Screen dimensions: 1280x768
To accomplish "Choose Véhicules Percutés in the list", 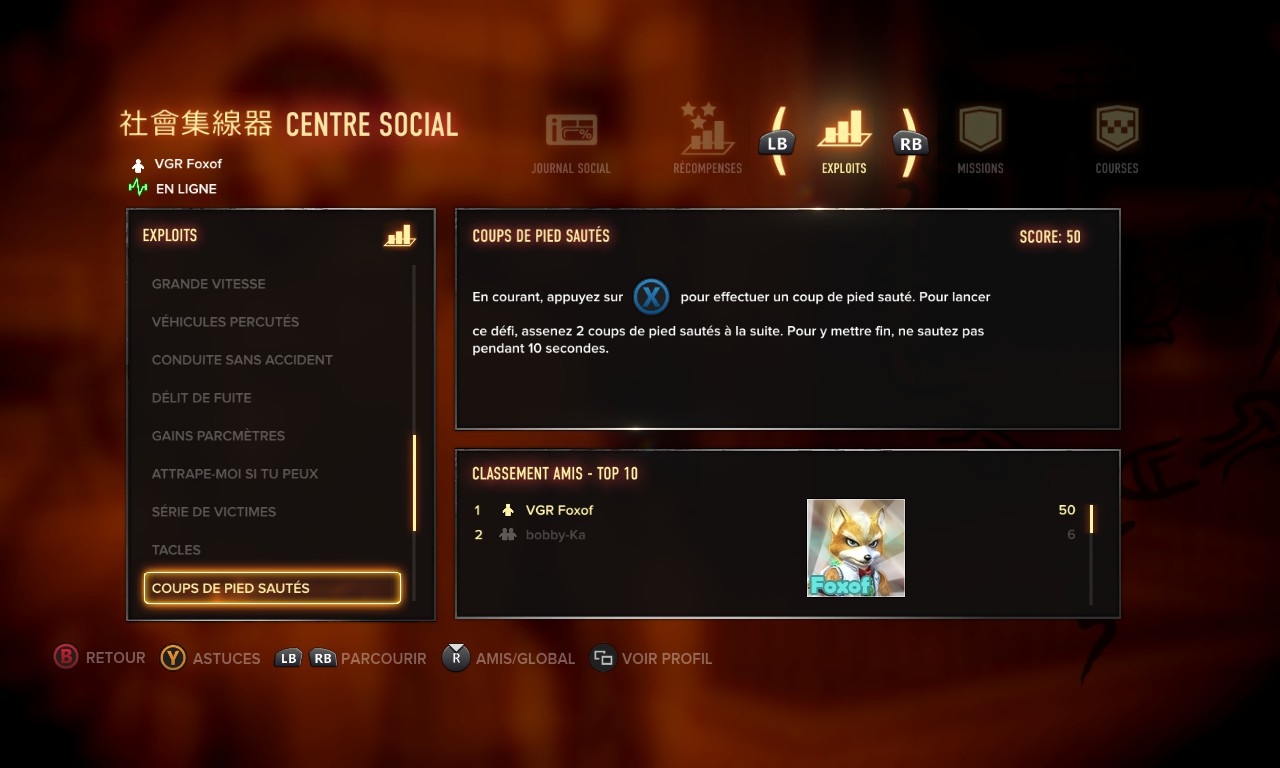I will click(x=225, y=322).
